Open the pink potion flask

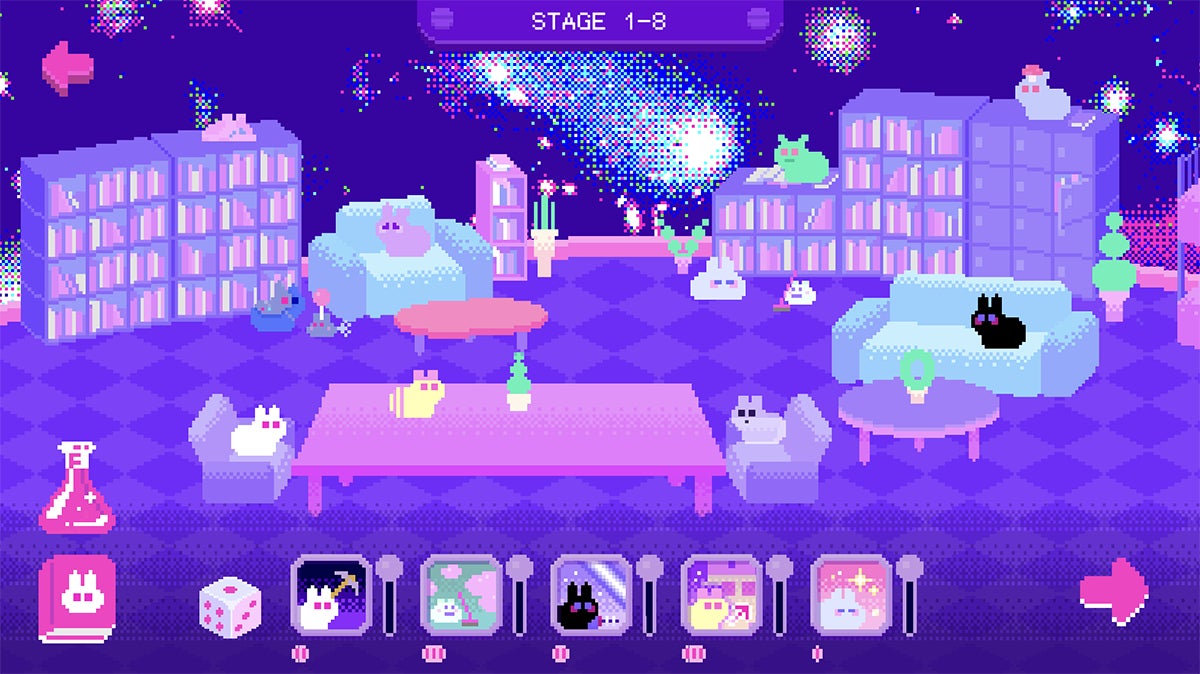tap(76, 488)
